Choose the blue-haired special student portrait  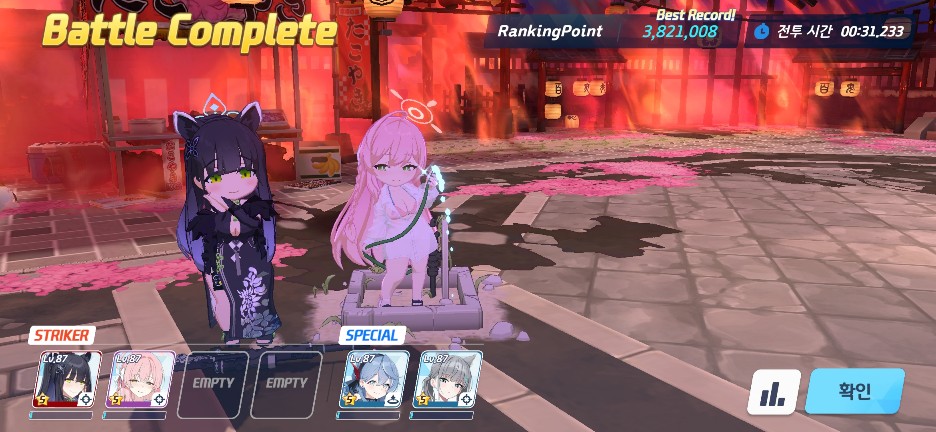tap(374, 380)
